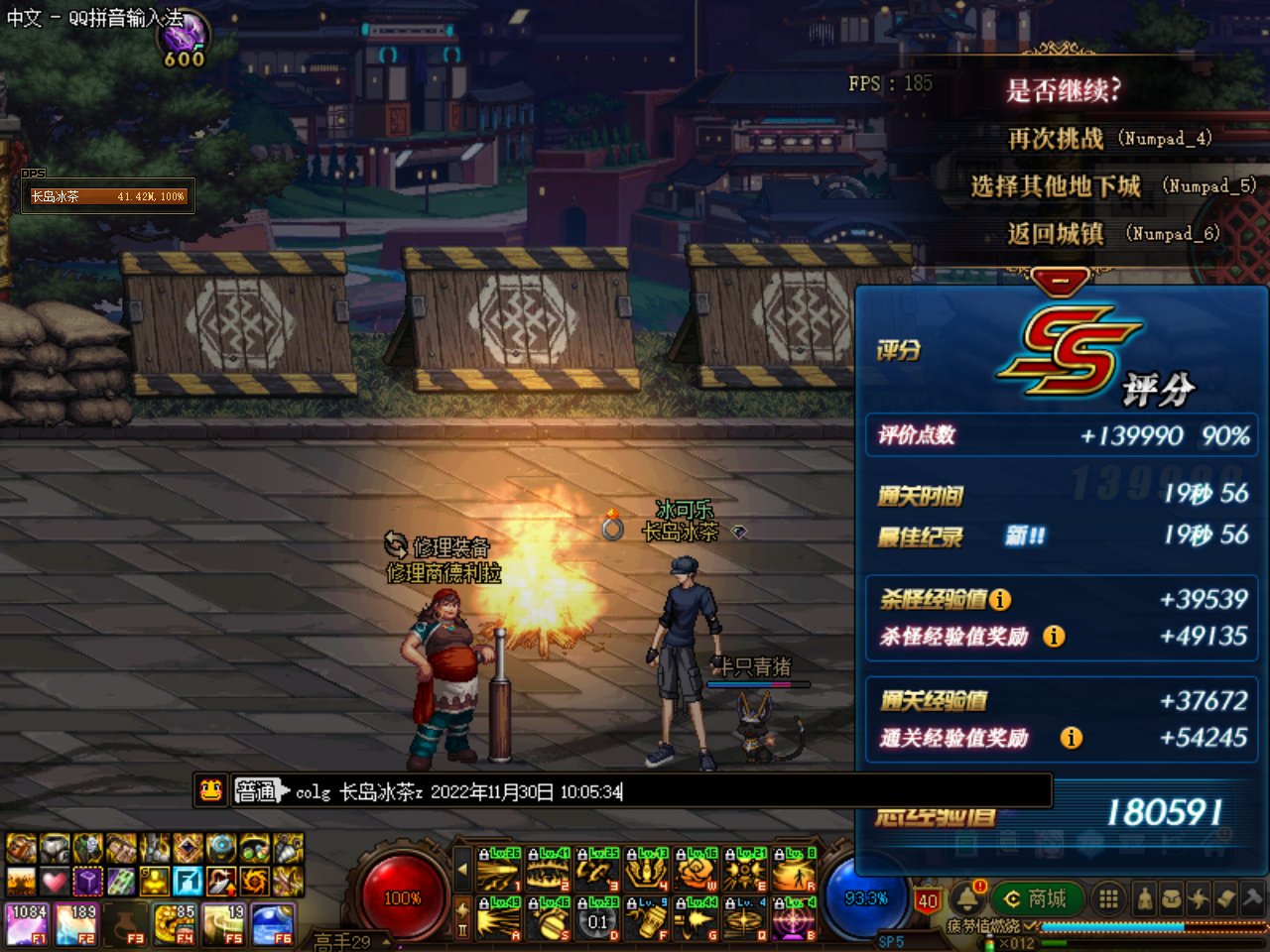Image resolution: width=1270 pixels, height=952 pixels.
Task: Open the chat emoji picker
Action: tap(210, 790)
